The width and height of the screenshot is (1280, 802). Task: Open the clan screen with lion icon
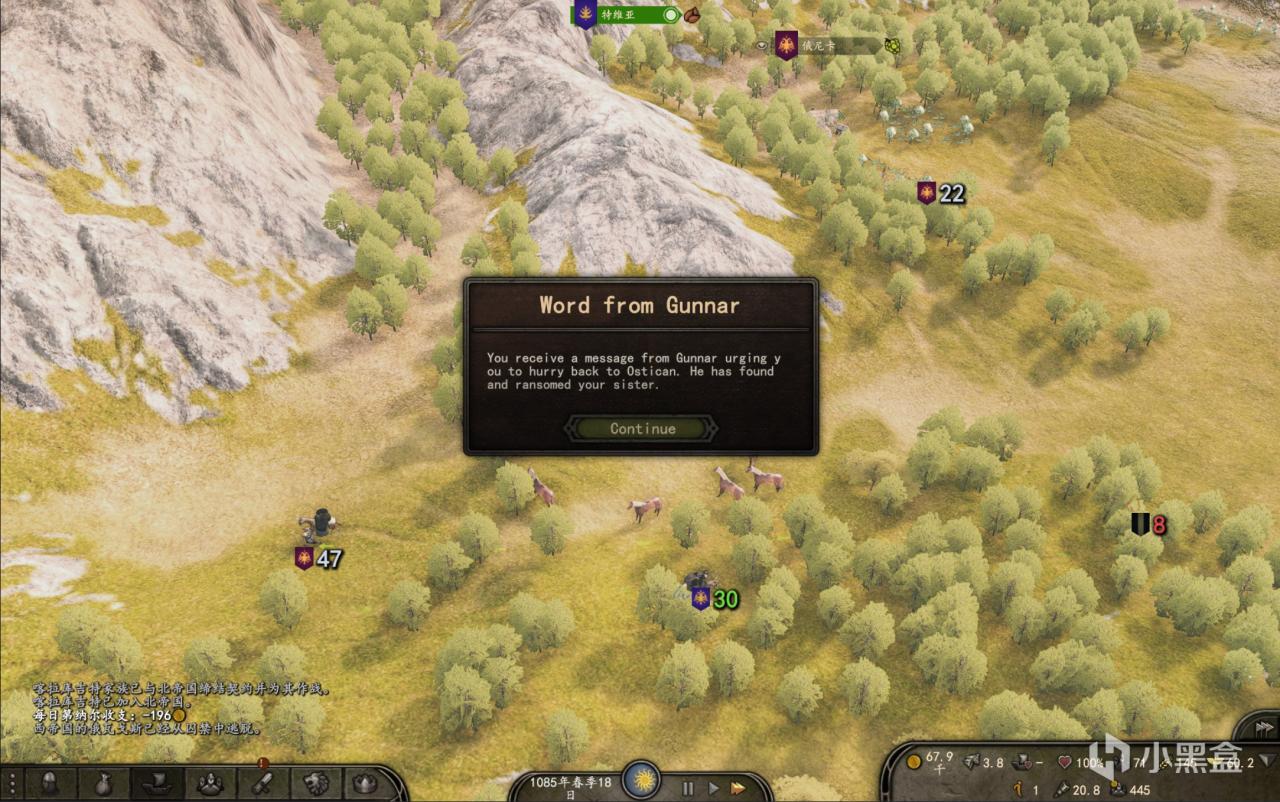point(316,783)
